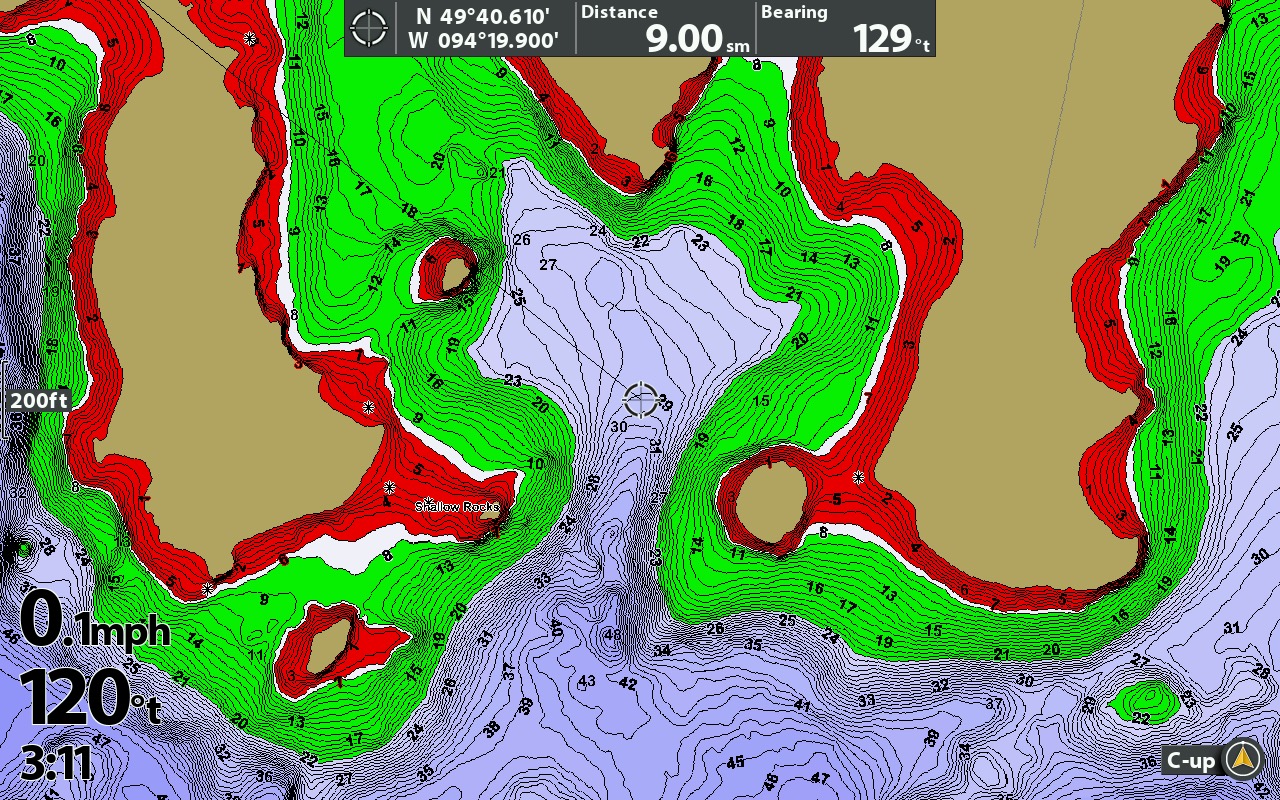
Task: Select the waypoint star near the round island
Action: click(858, 477)
